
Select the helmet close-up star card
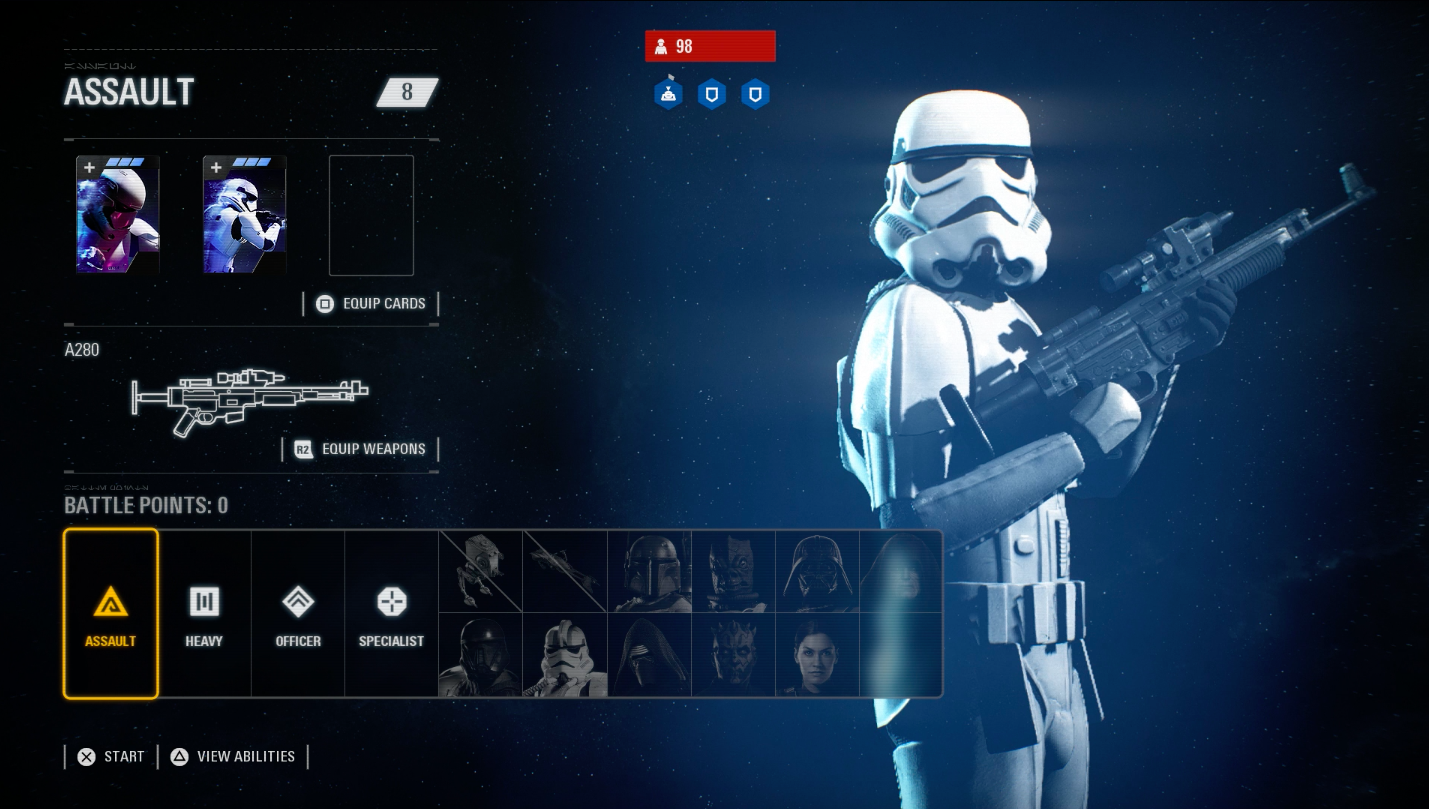118,215
